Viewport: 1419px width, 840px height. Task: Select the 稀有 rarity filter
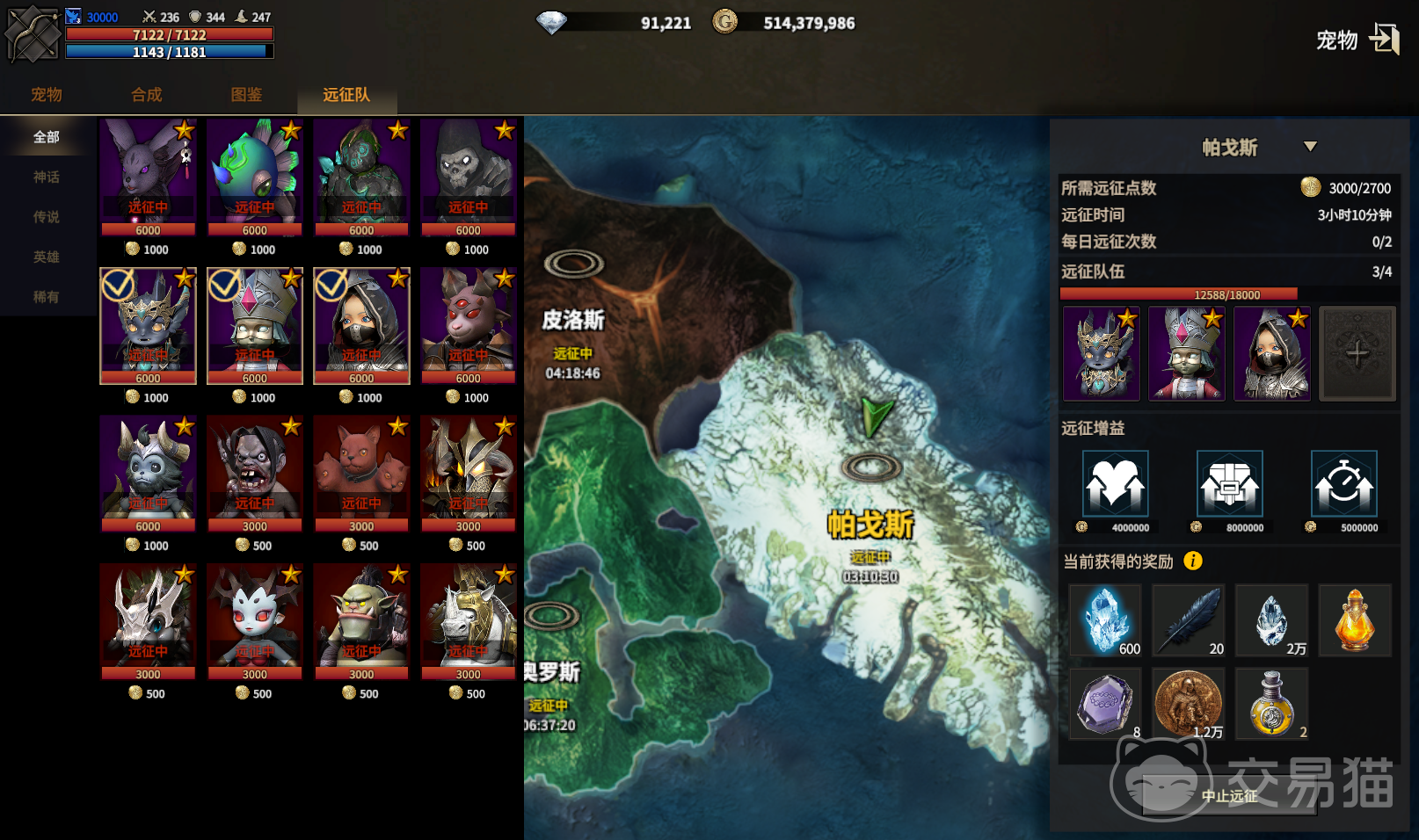(47, 297)
